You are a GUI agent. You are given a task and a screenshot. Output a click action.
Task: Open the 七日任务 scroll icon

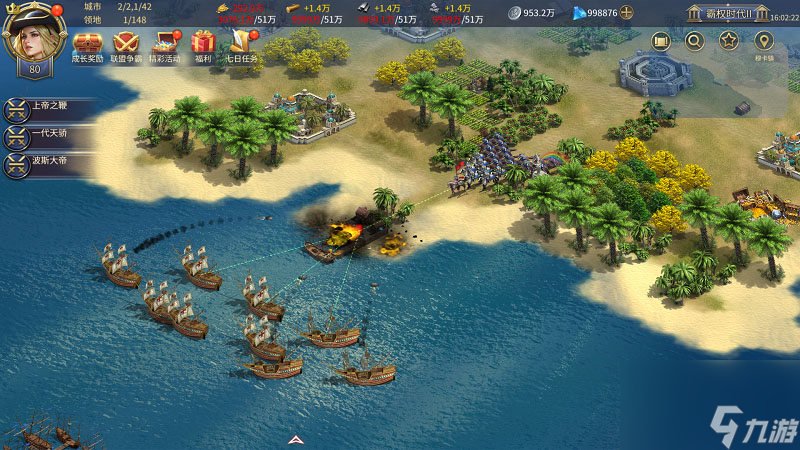pyautogui.click(x=241, y=43)
